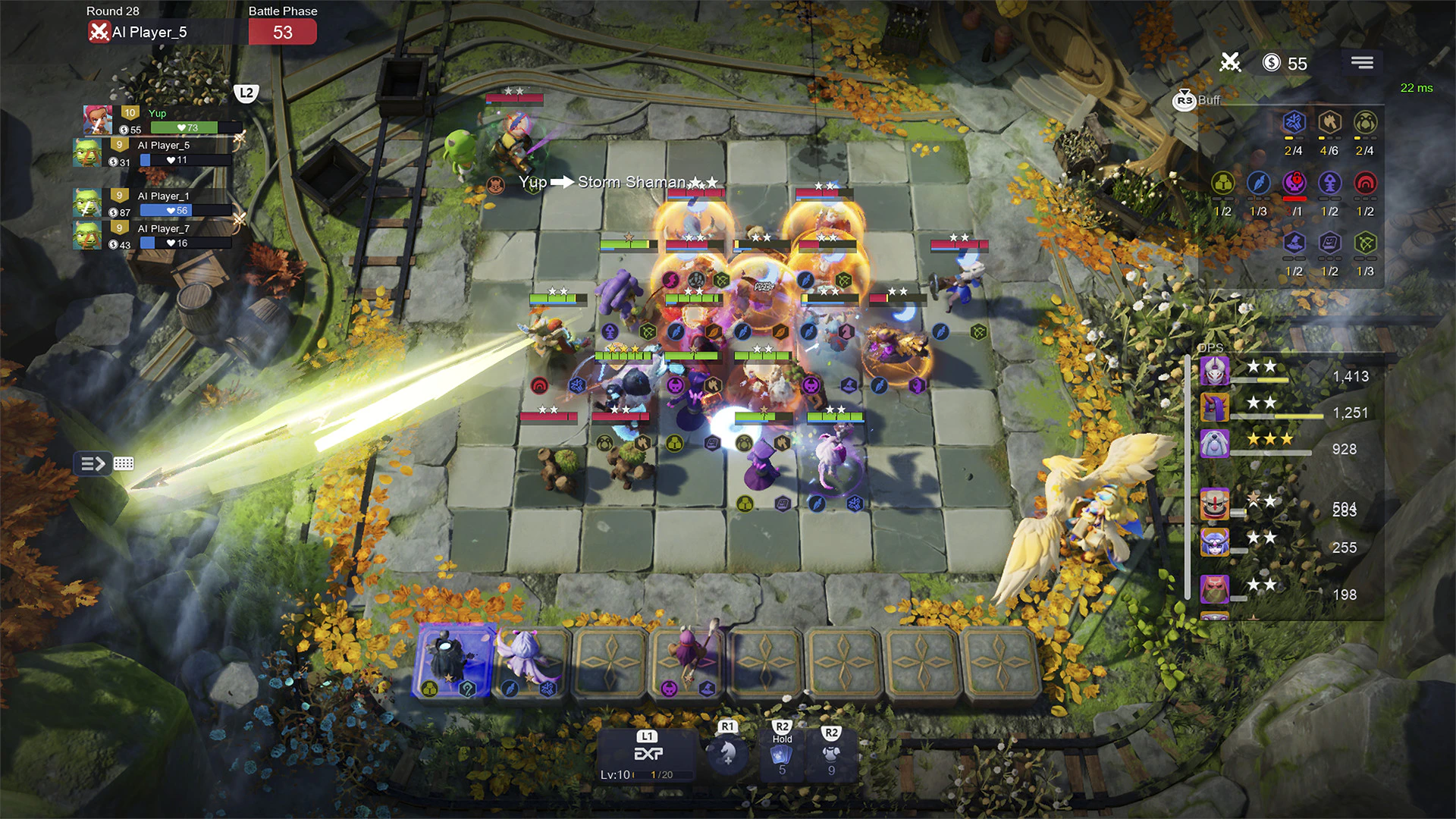1456x819 pixels.
Task: Open the chess piece shop
Action: 727,753
